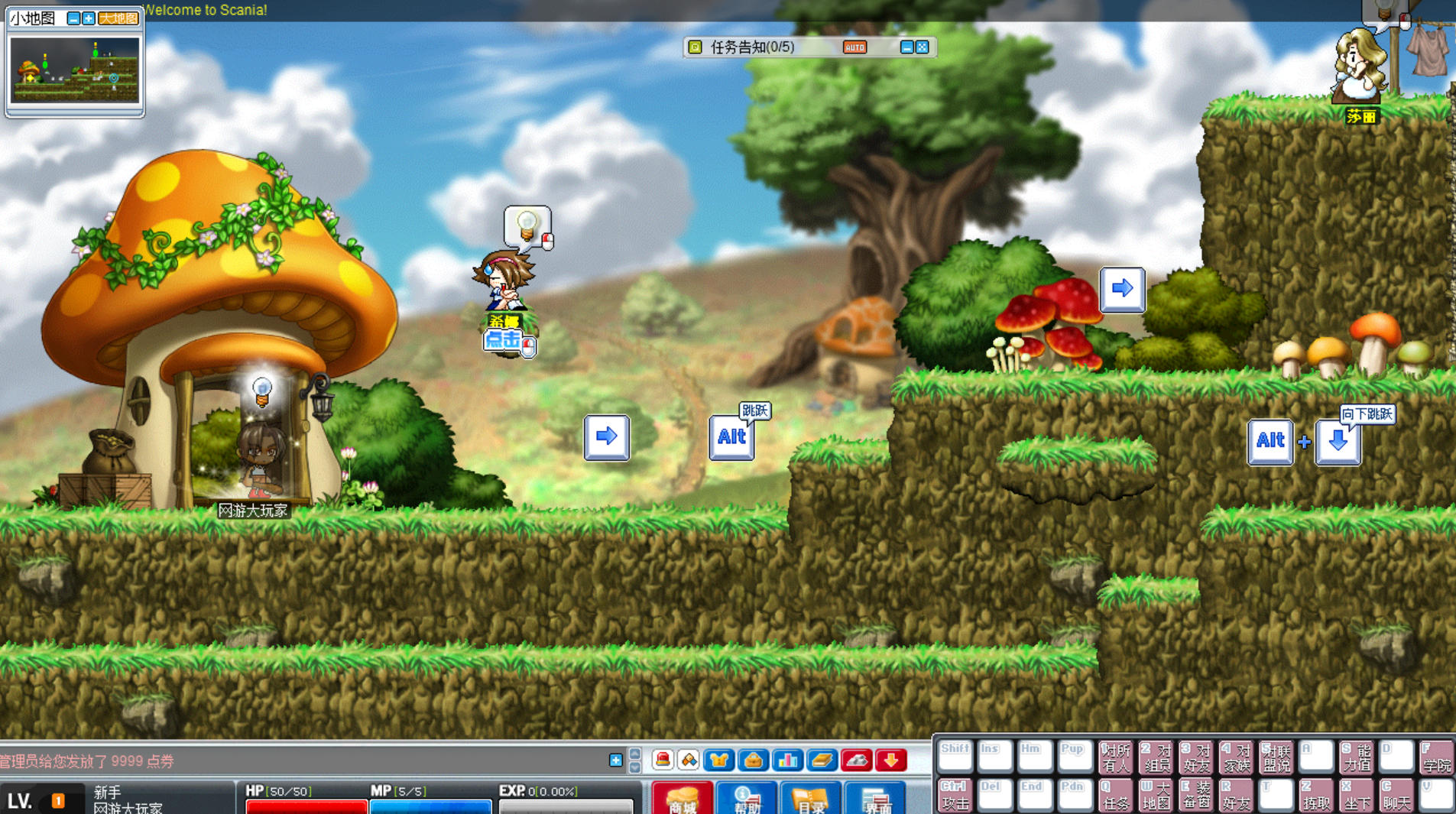Open the 界面 interface menu
This screenshot has height=814, width=1456.
[x=875, y=799]
